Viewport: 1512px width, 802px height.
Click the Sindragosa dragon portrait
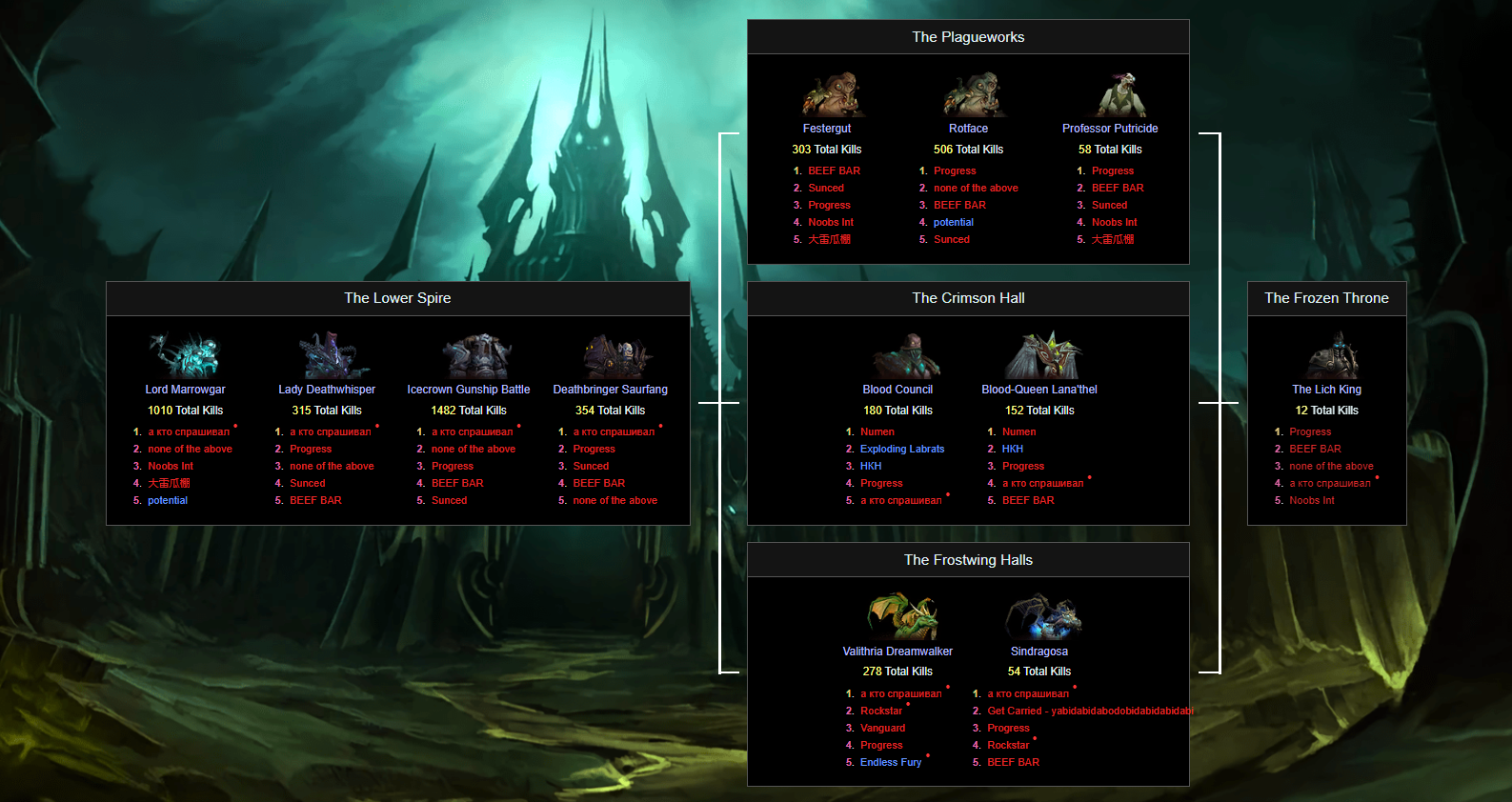(1042, 617)
